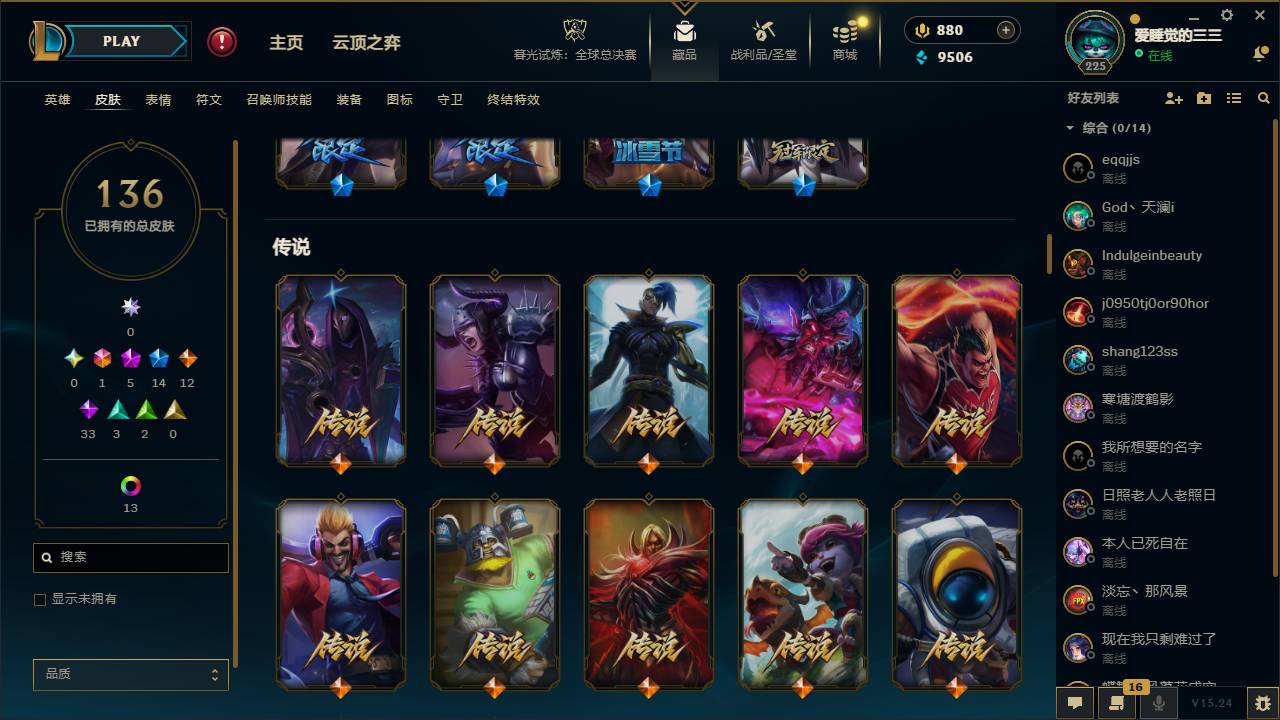This screenshot has width=1280, height=720.
Task: Open the 品质 quality dropdown
Action: (130, 674)
